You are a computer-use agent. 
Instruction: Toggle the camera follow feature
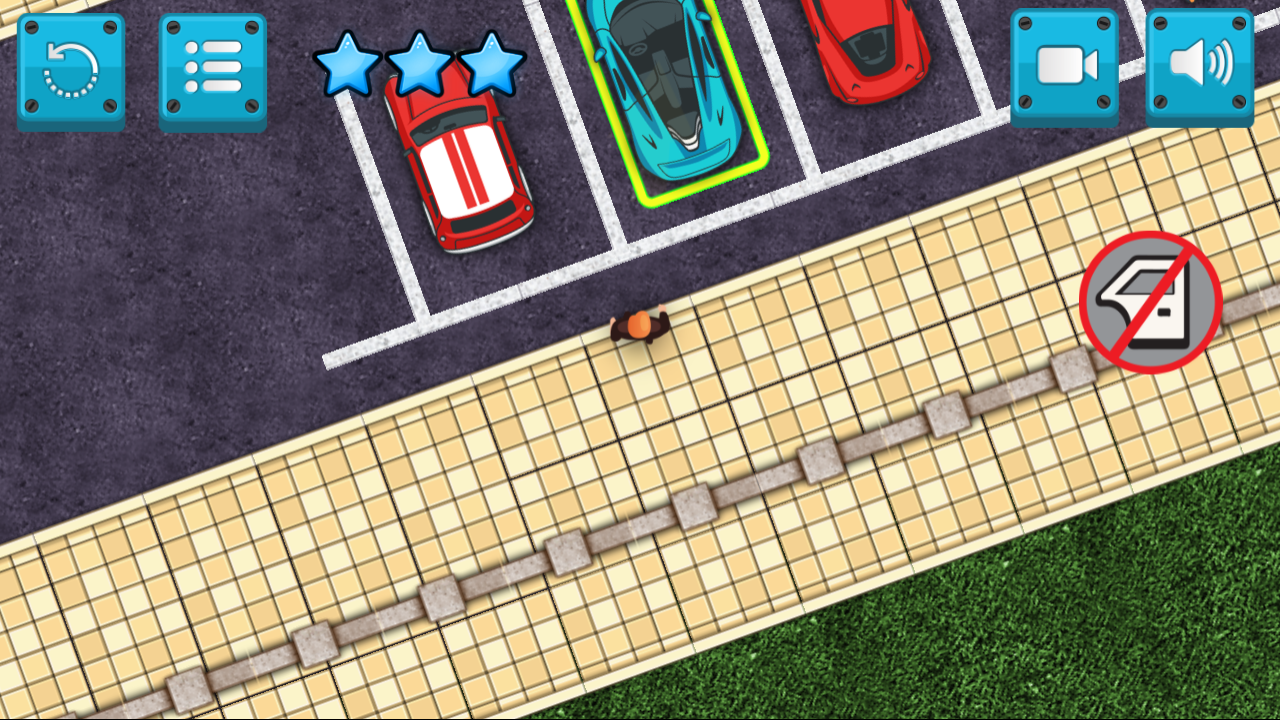1064,65
